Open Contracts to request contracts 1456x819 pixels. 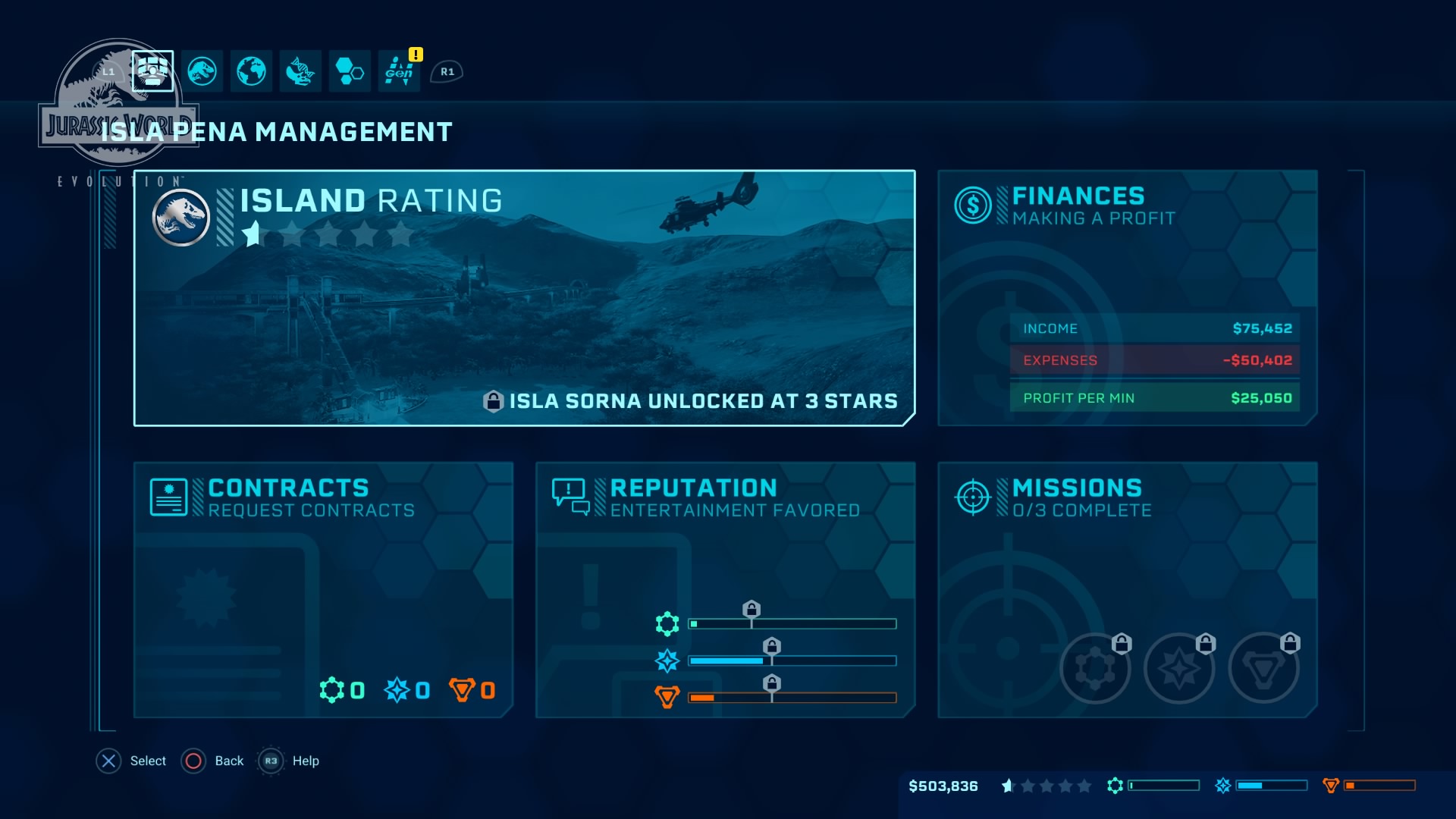coord(323,589)
